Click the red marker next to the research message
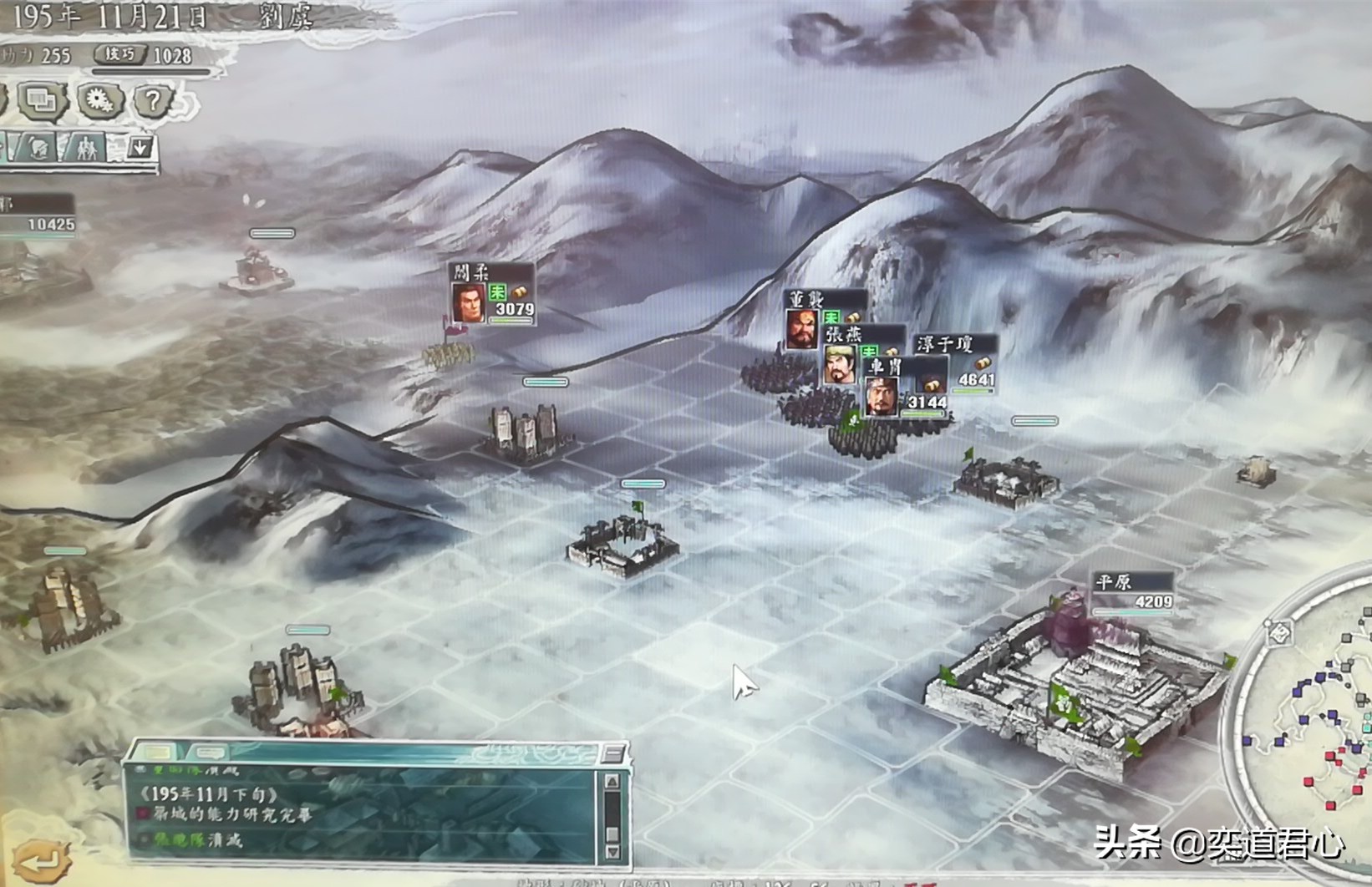The width and height of the screenshot is (1372, 887). [x=144, y=812]
